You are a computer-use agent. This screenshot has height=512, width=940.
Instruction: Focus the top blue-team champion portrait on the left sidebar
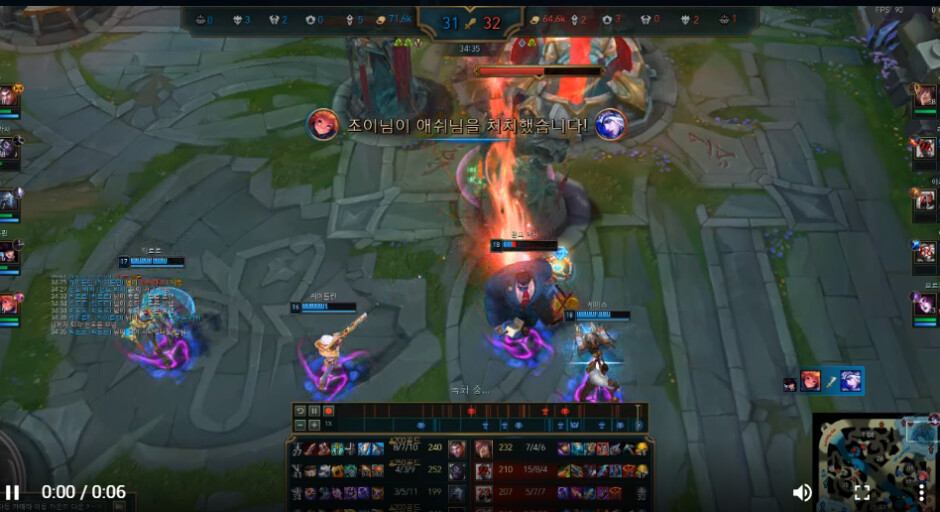9,97
